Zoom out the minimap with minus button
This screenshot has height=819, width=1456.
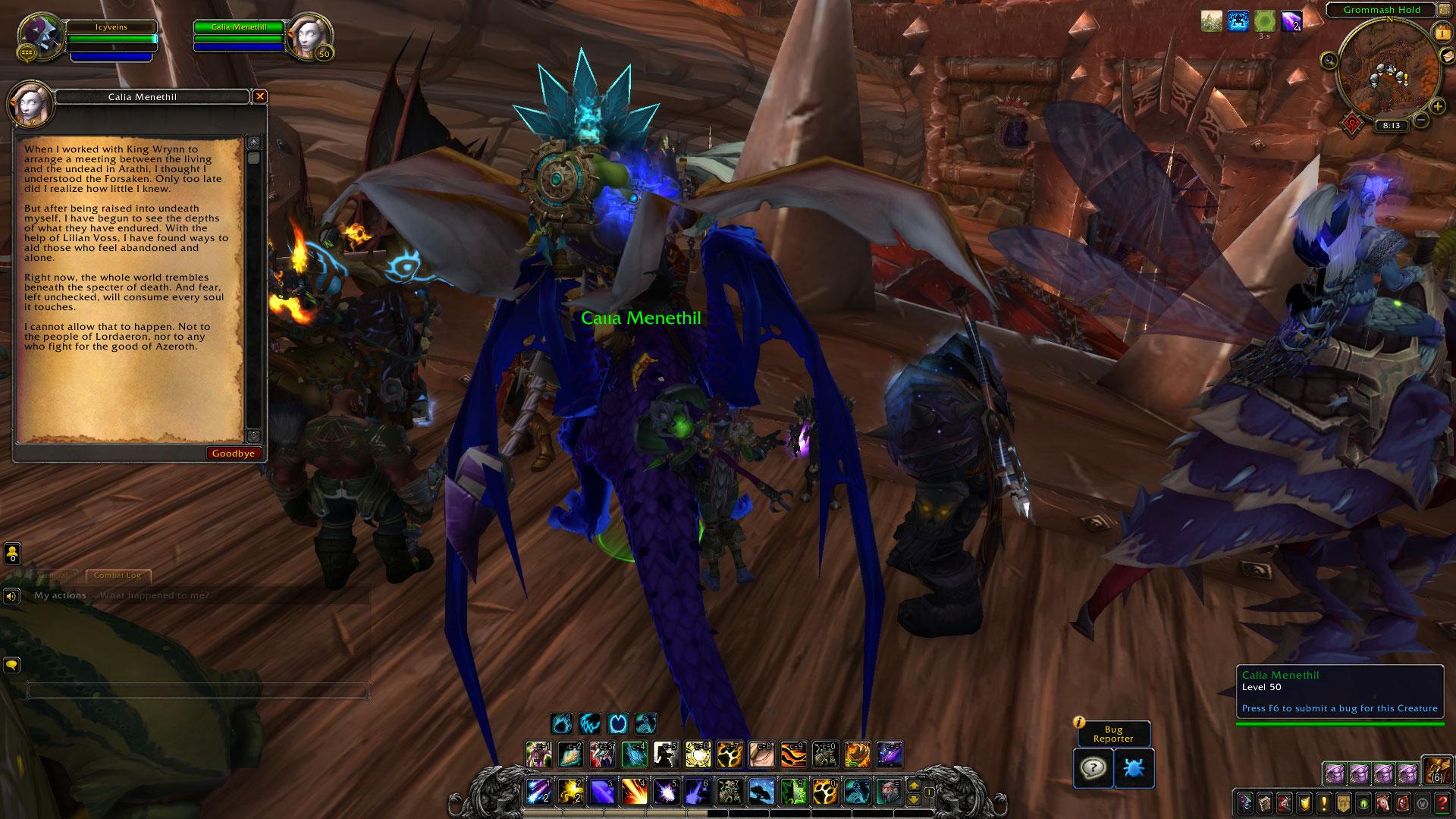[1421, 120]
